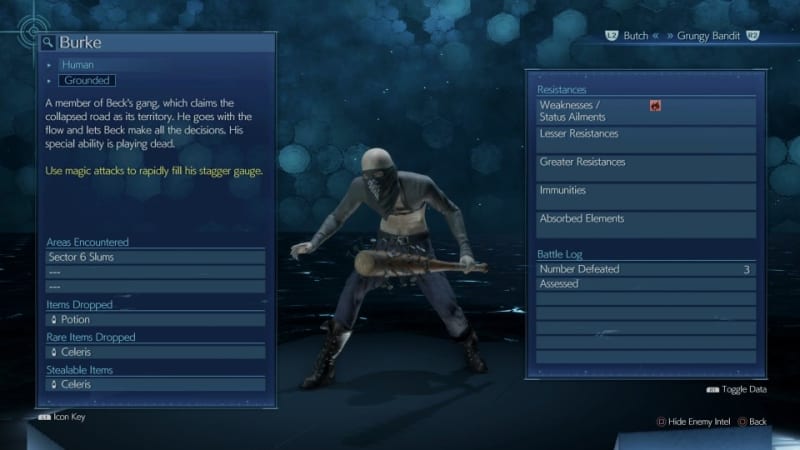800x450 pixels.
Task: Select Celeris under Stealable Items
Action: 155,384
